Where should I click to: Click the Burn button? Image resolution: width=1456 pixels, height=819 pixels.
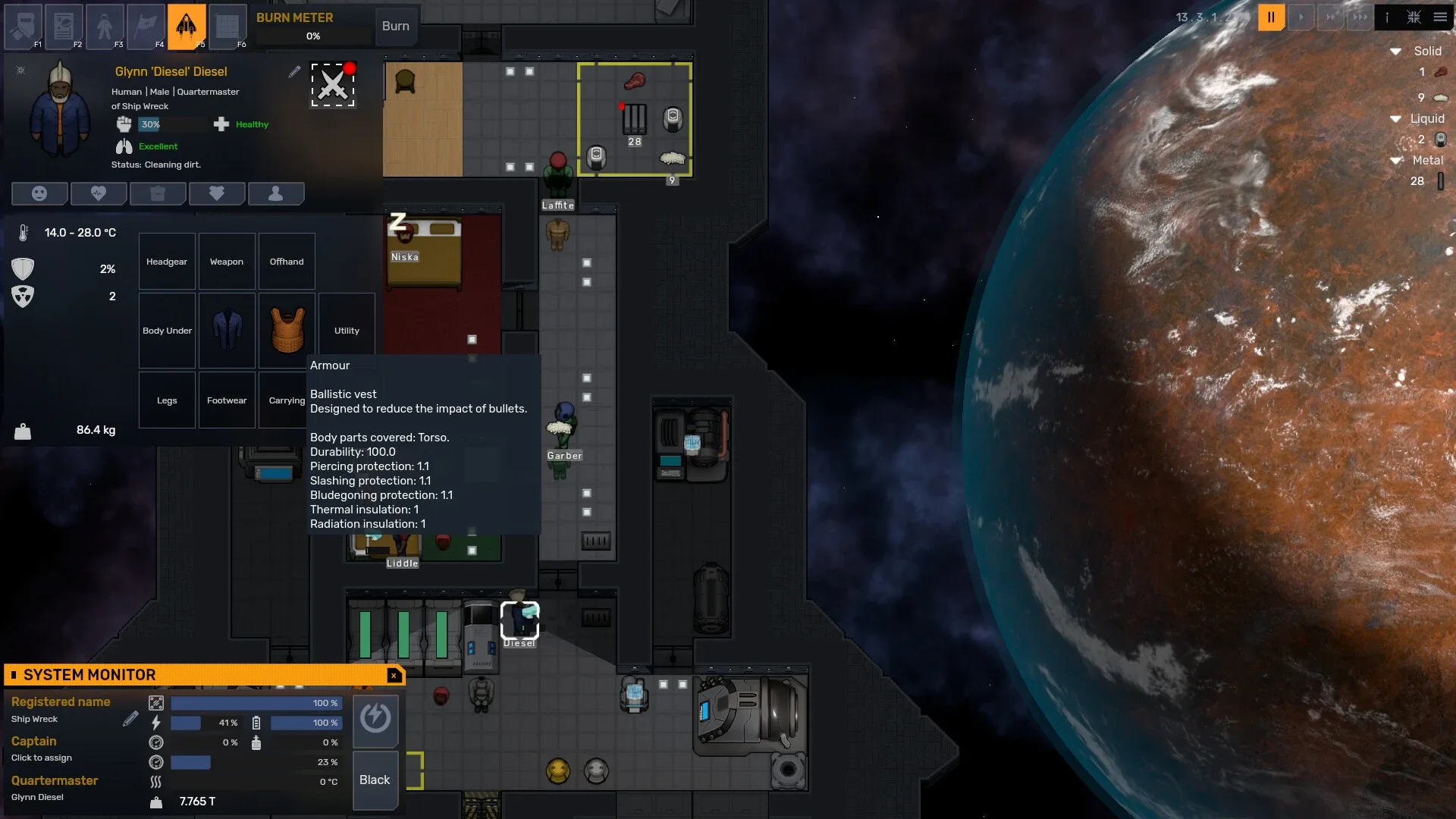(395, 26)
